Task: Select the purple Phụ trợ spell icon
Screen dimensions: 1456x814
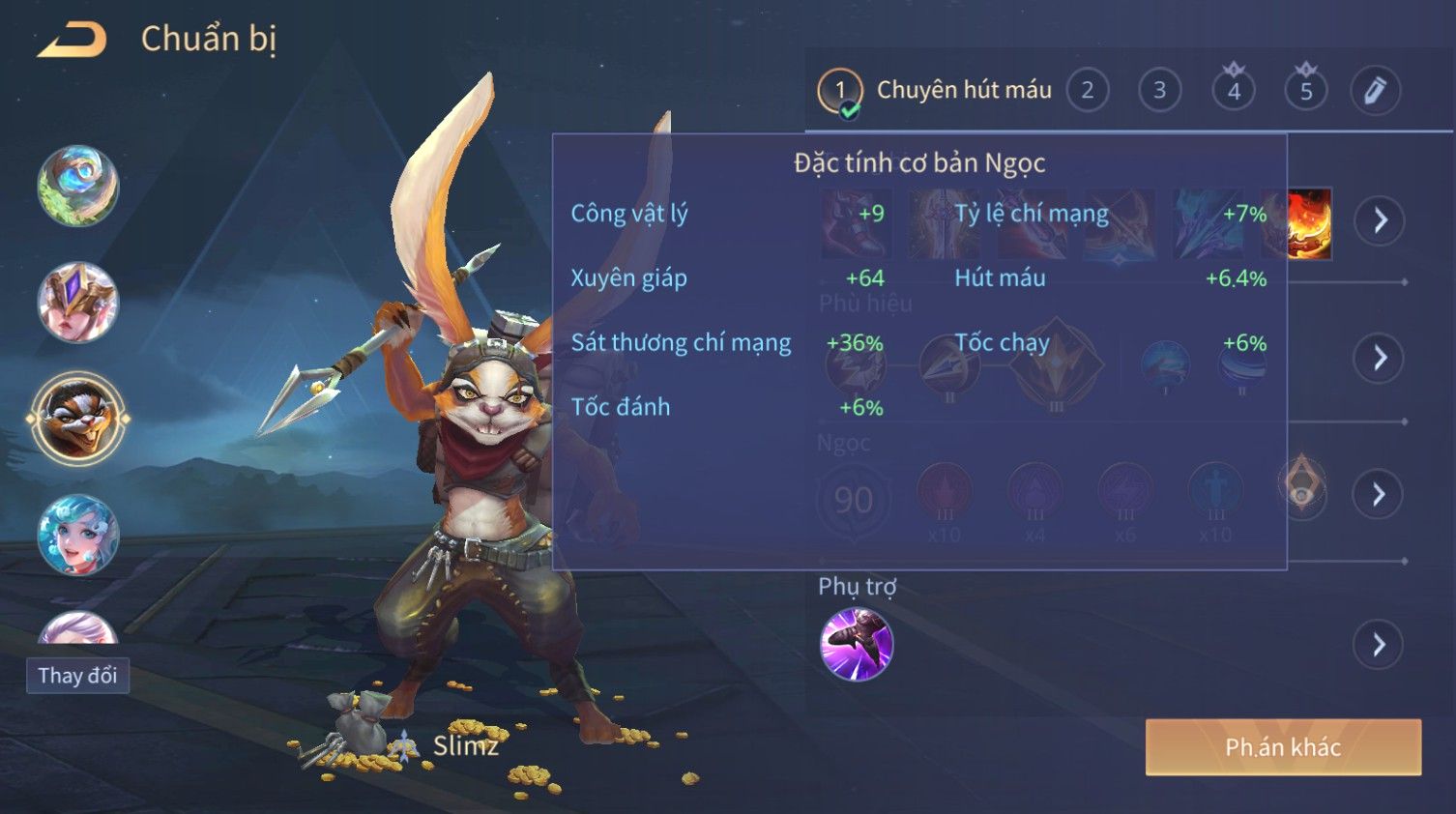Action: pos(856,644)
